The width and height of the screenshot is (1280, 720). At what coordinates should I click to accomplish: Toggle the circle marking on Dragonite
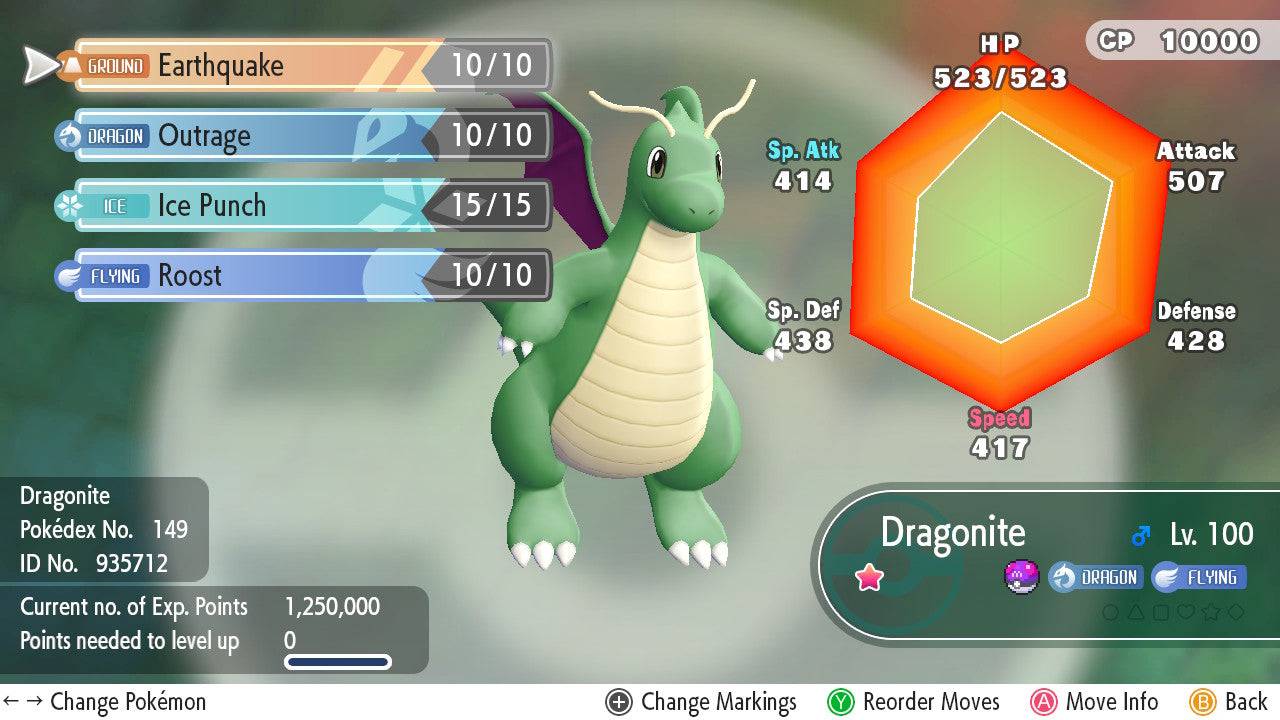1110,612
